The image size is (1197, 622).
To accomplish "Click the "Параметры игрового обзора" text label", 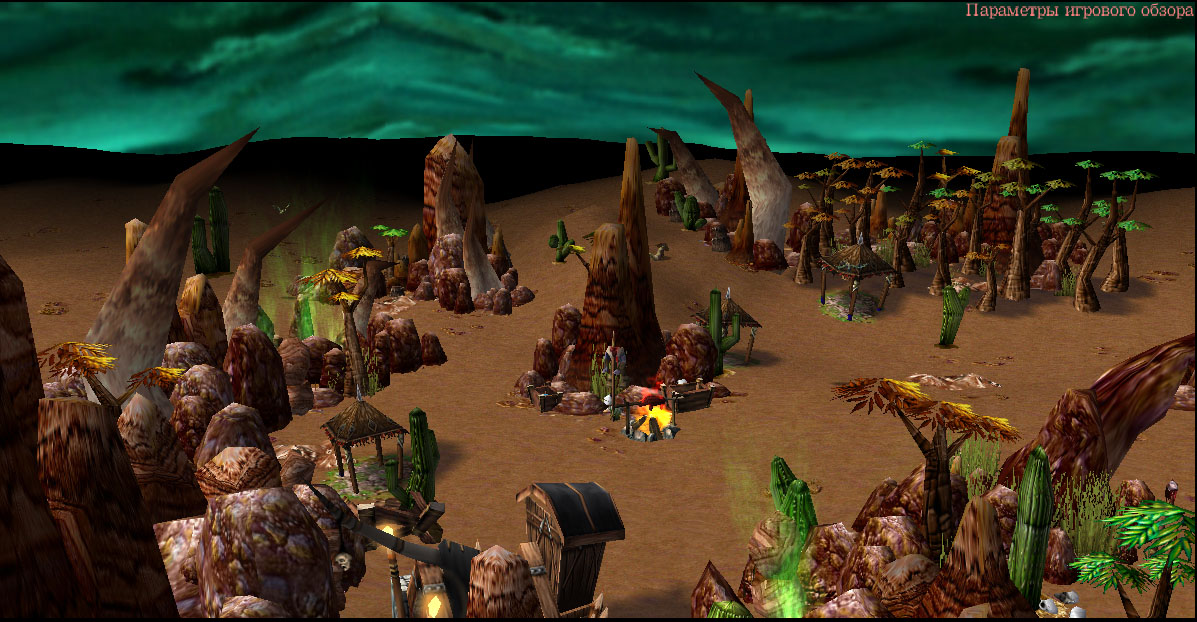I will 1079,11.
